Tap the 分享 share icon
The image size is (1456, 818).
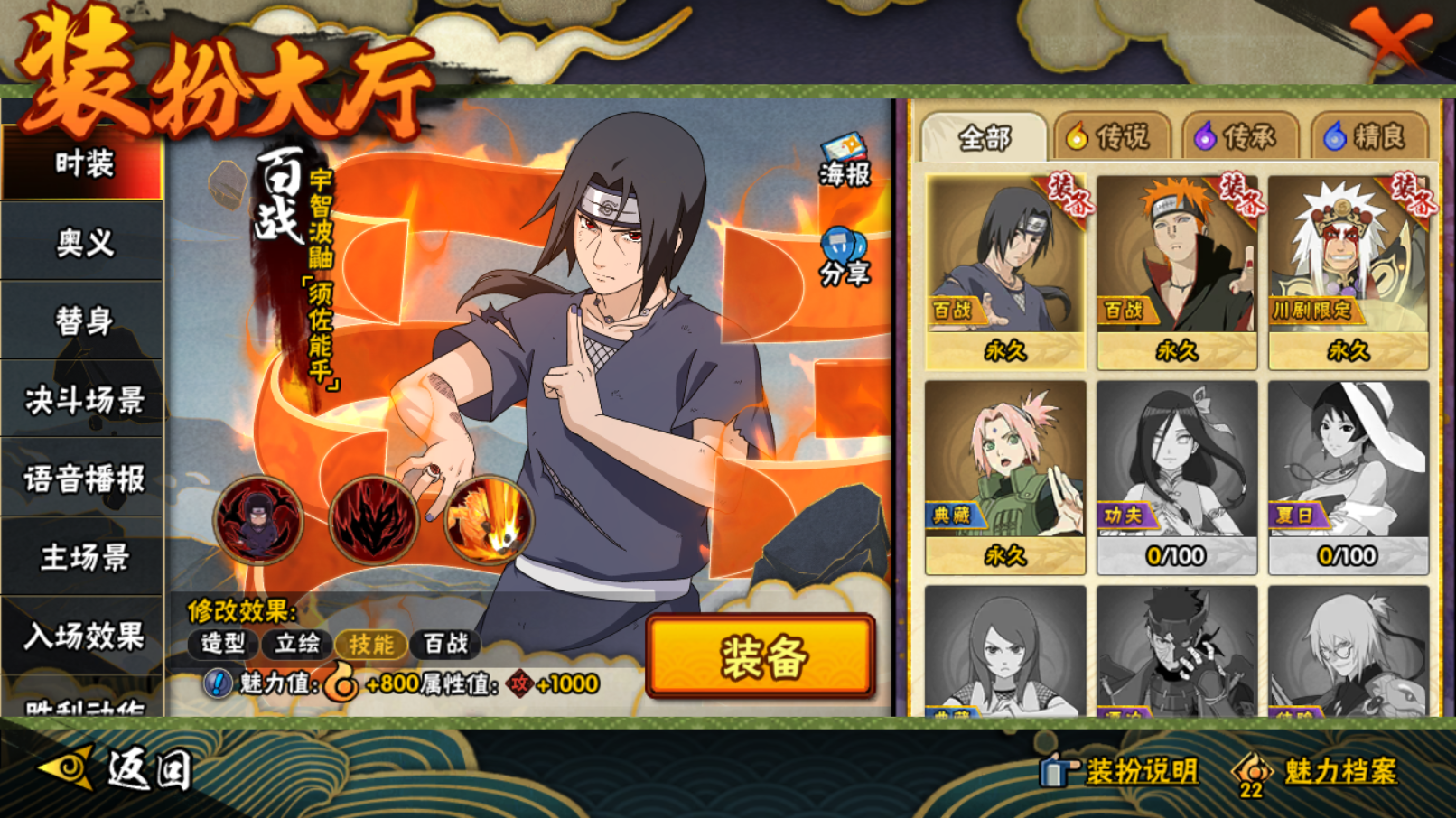click(x=845, y=257)
